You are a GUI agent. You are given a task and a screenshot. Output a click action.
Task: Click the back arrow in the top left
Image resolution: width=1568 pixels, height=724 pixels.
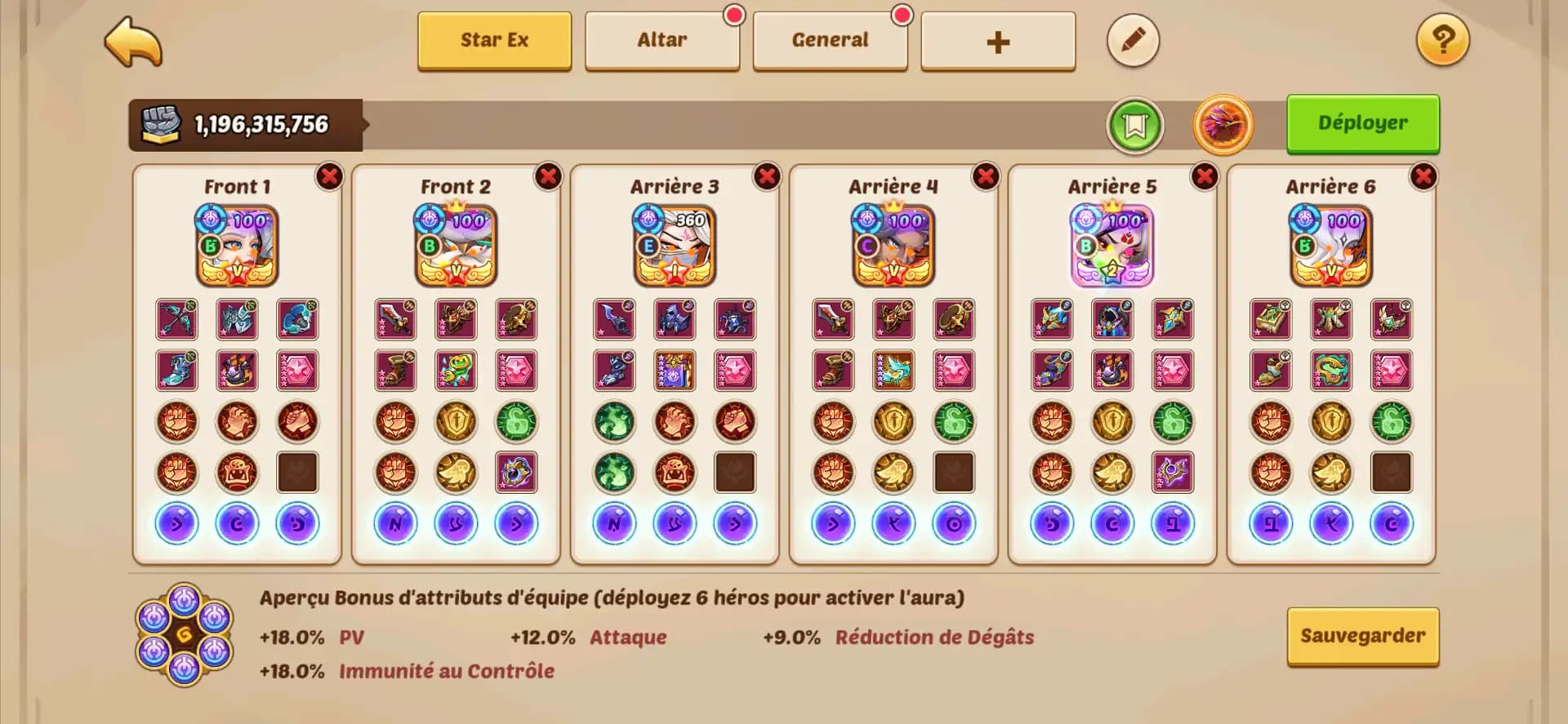click(x=133, y=41)
